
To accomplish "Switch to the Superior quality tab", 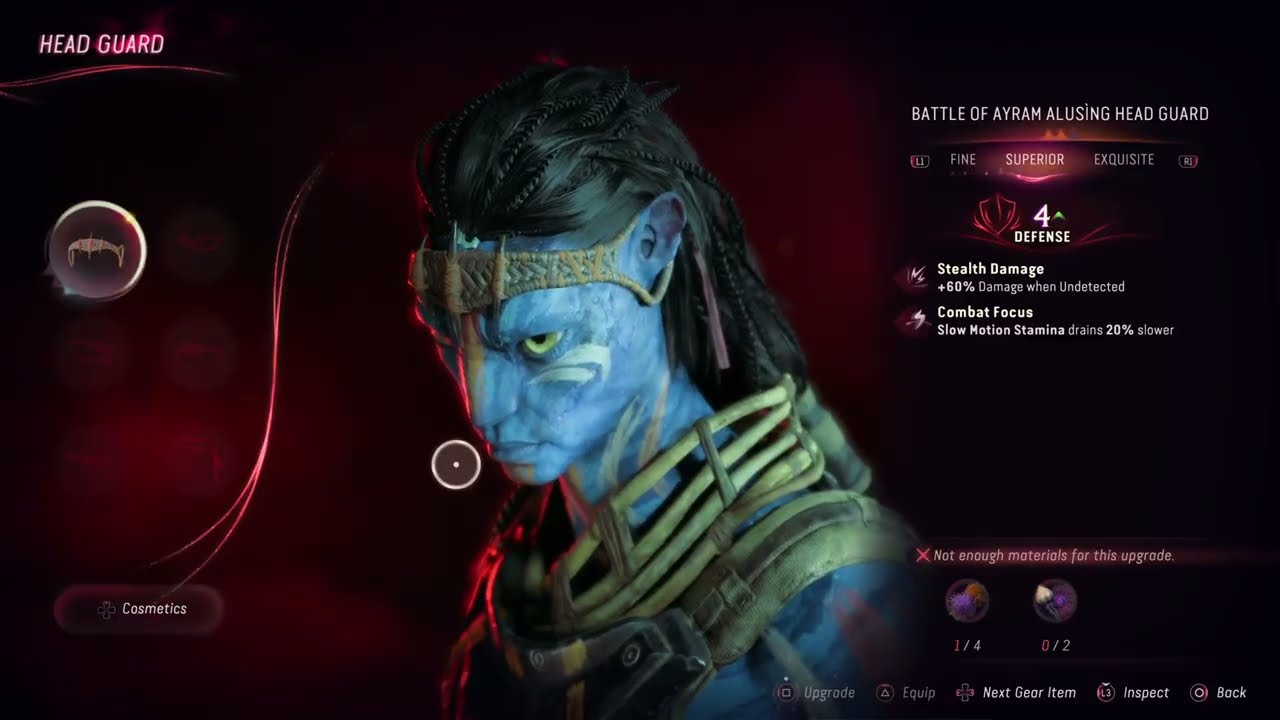I will (1034, 160).
